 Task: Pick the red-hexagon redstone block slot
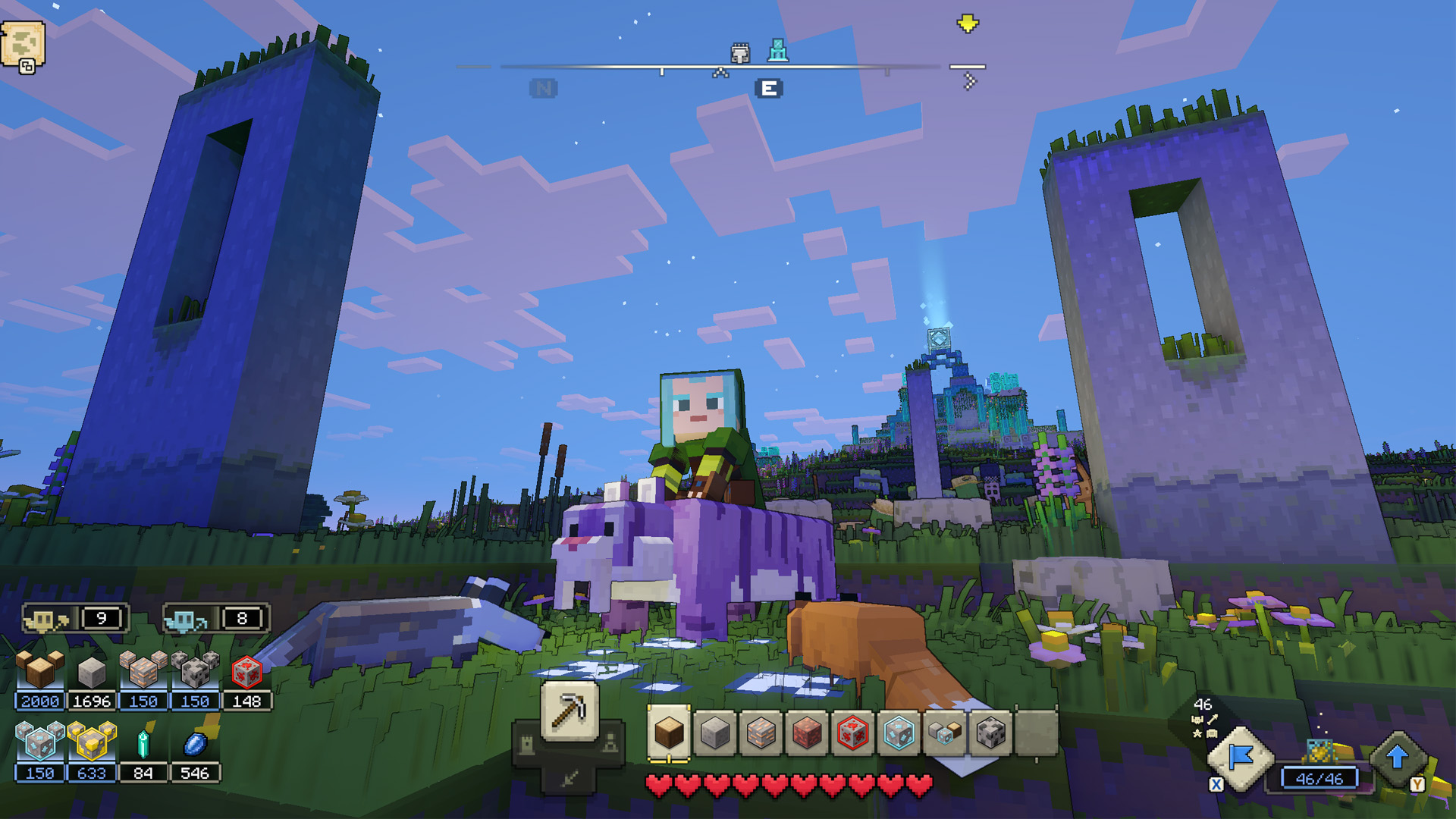click(852, 733)
